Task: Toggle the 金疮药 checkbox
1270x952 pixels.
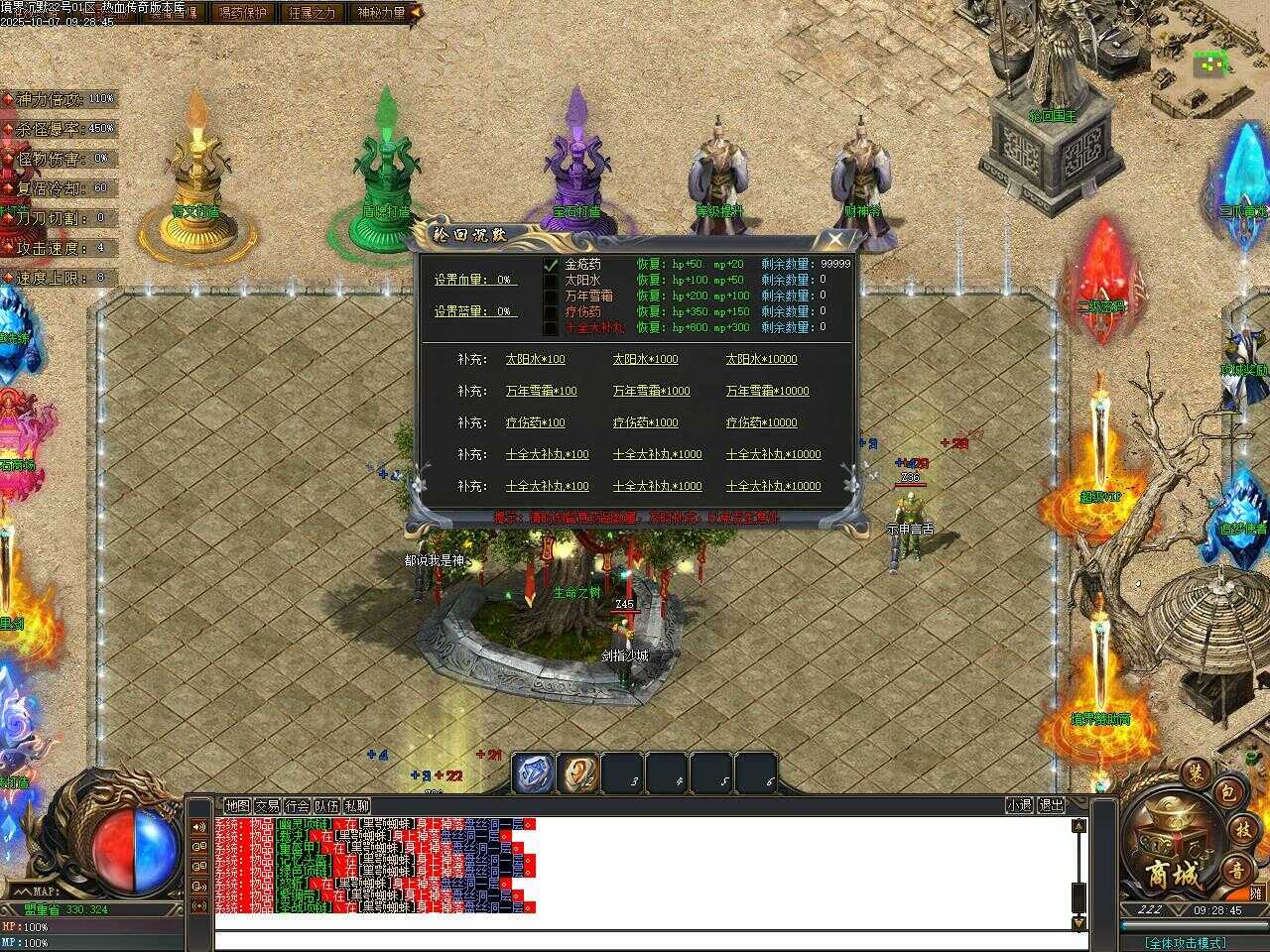Action: [551, 265]
